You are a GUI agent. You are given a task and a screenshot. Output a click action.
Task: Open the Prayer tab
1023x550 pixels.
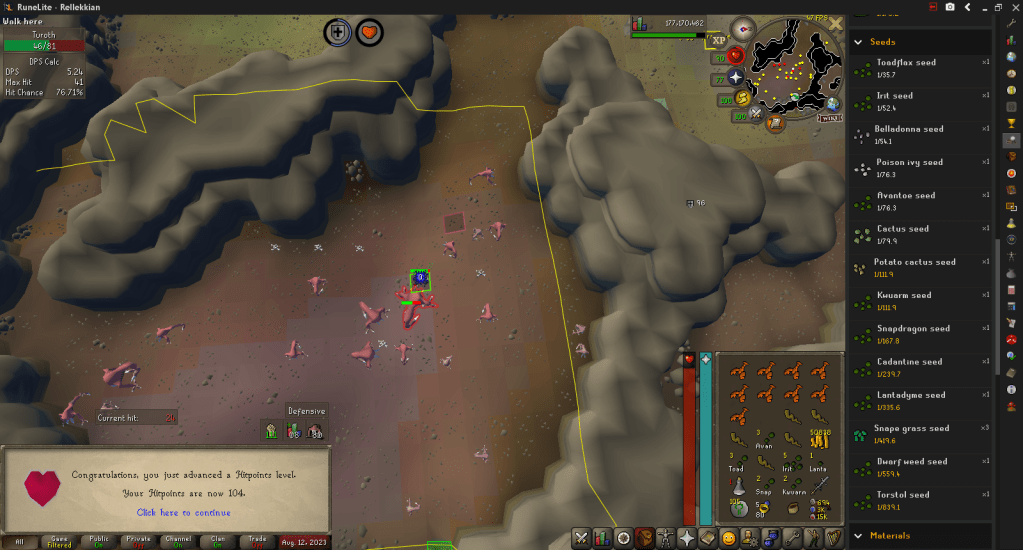point(688,538)
